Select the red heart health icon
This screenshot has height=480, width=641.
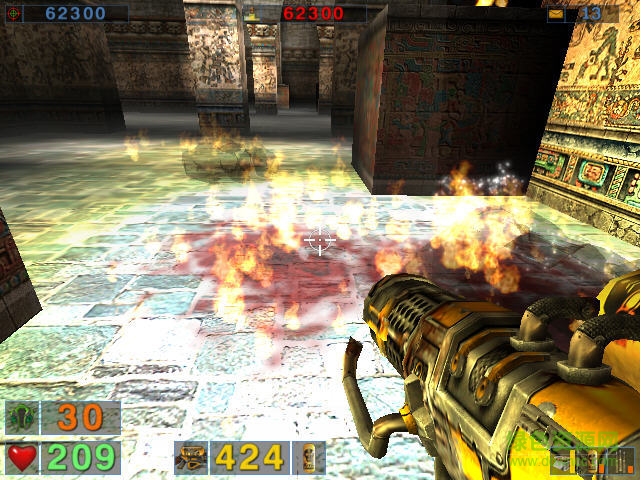point(21,458)
